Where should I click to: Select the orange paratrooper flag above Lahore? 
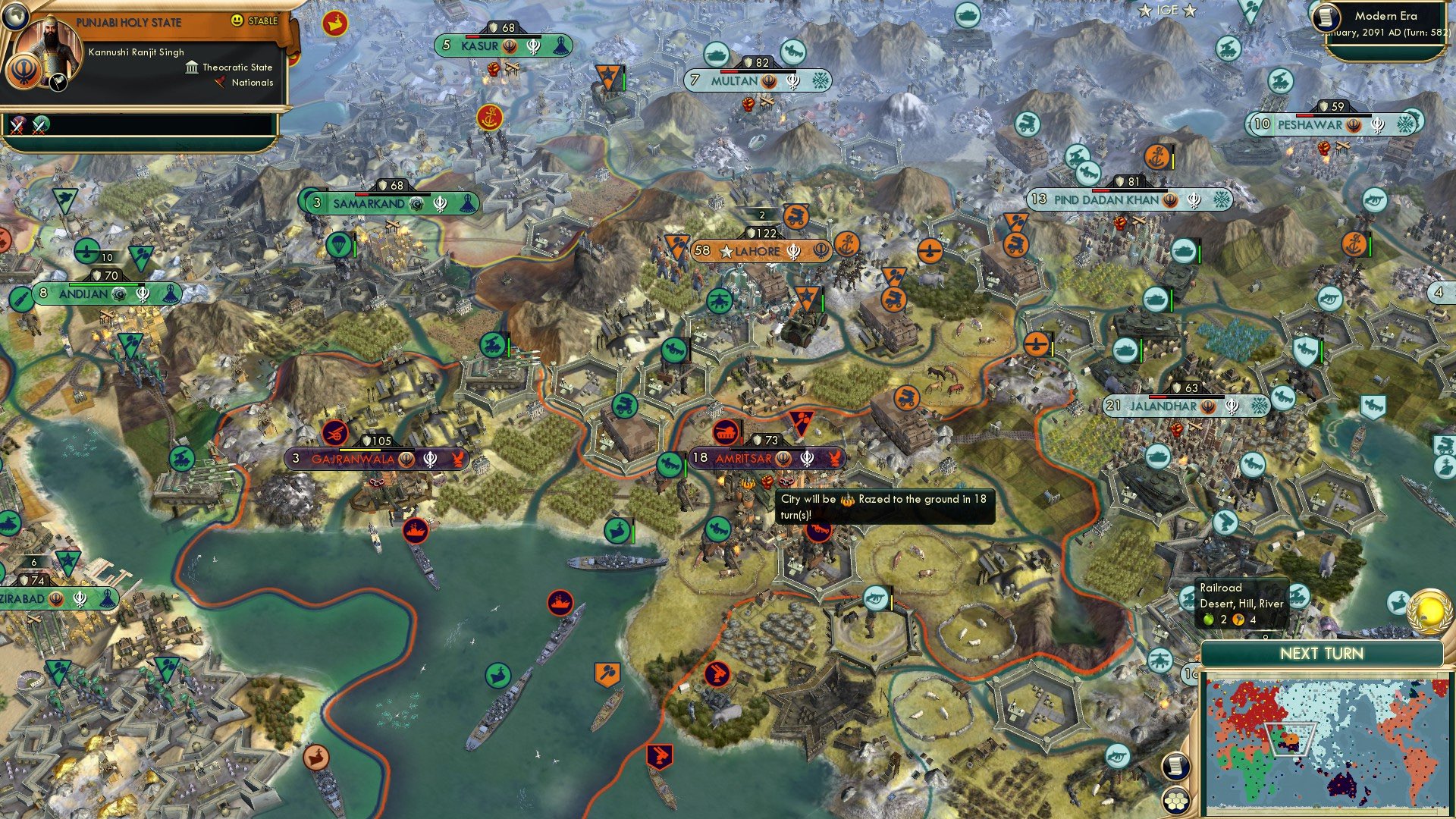pos(676,246)
